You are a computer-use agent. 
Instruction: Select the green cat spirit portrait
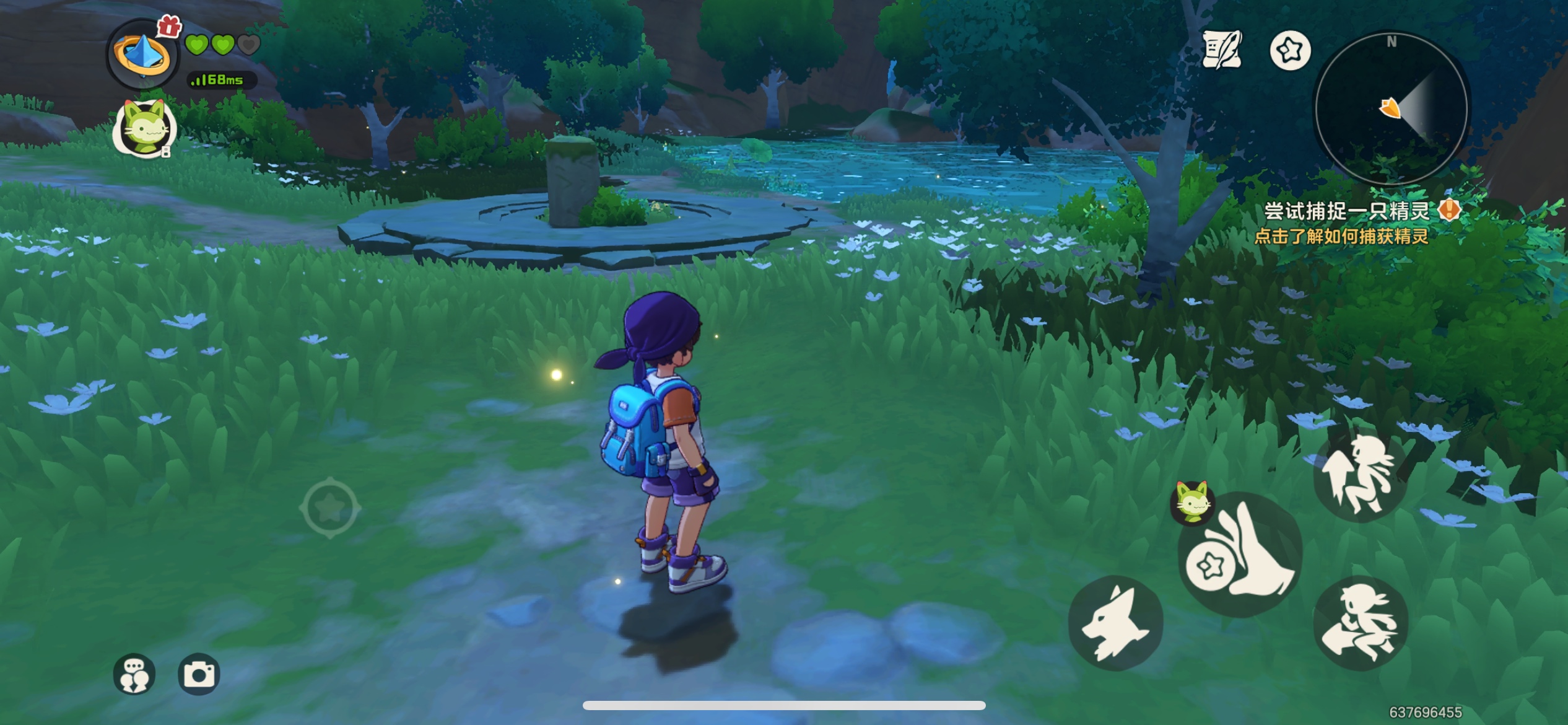(x=146, y=128)
